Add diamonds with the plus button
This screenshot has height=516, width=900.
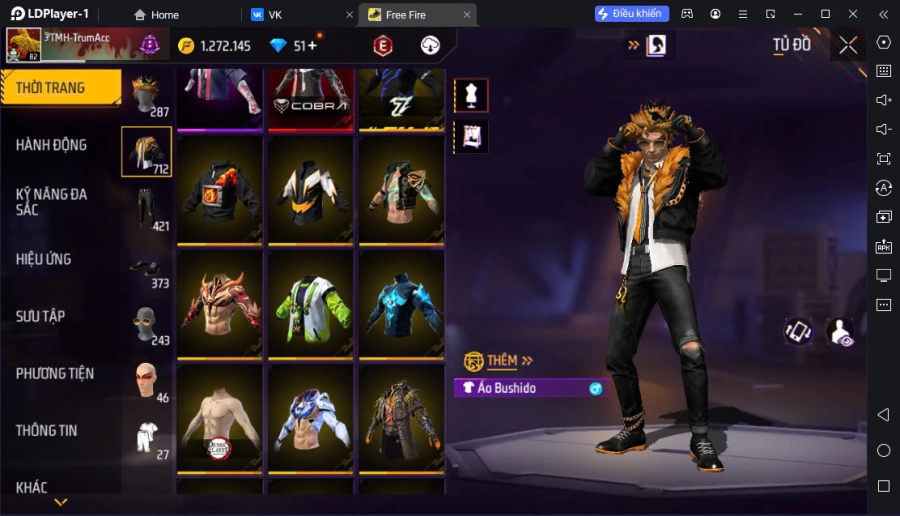coord(312,46)
